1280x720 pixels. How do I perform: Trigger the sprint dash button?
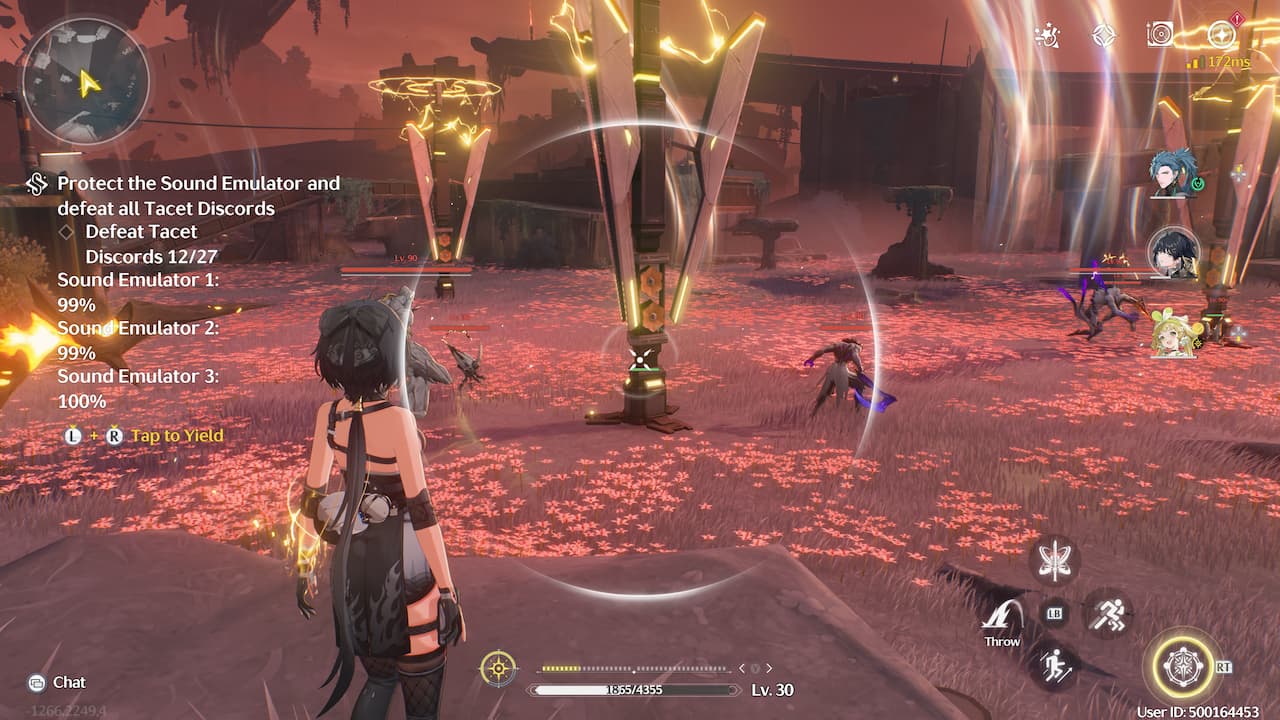pos(1107,612)
